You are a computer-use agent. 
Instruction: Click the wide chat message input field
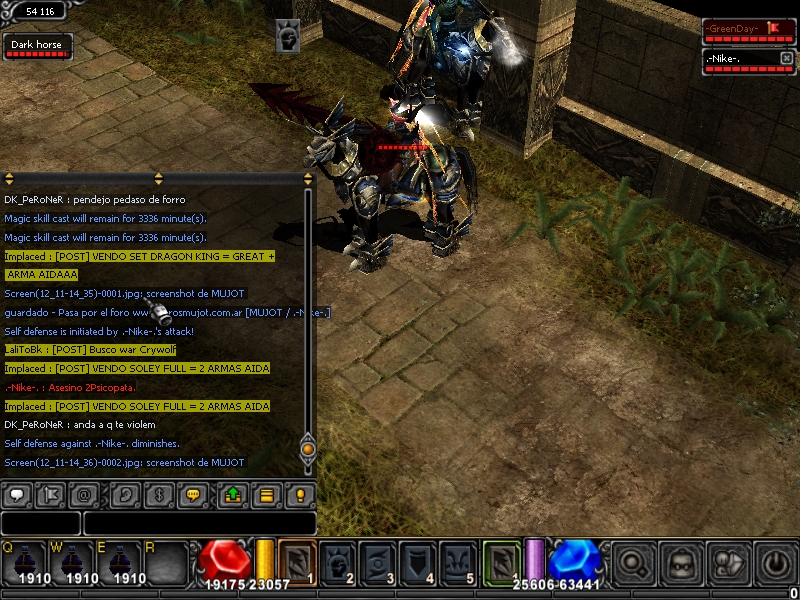[x=200, y=523]
